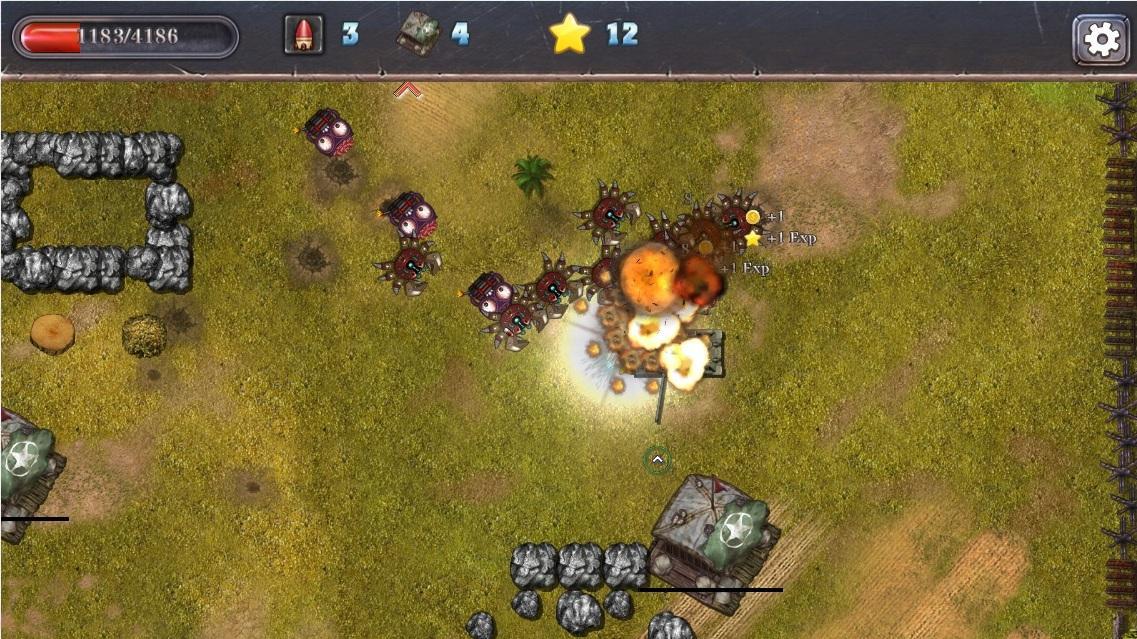Viewport: 1137px width, 639px height.
Task: Launch the rocket missile ability
Action: point(304,35)
